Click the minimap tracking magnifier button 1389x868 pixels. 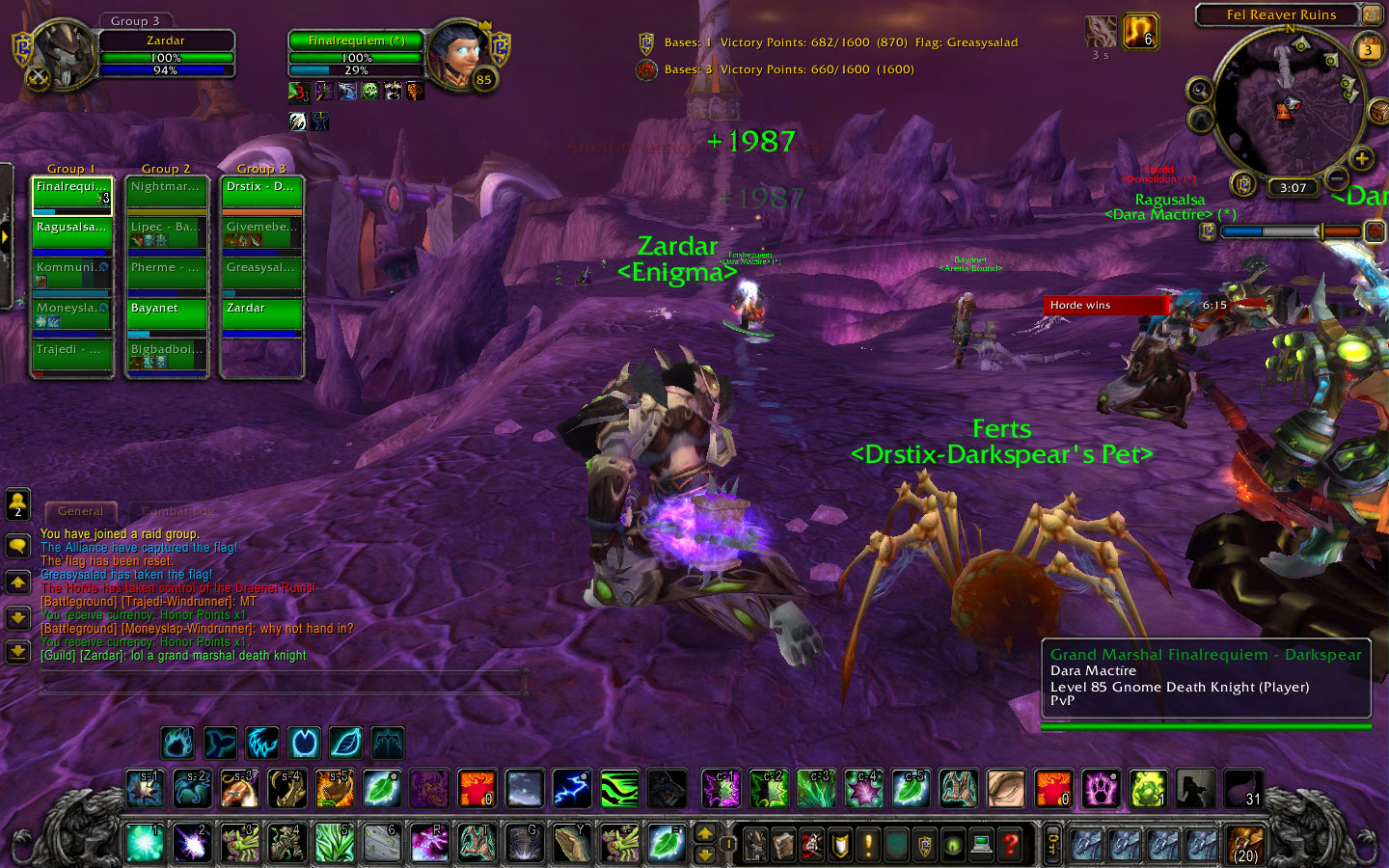[x=1199, y=91]
